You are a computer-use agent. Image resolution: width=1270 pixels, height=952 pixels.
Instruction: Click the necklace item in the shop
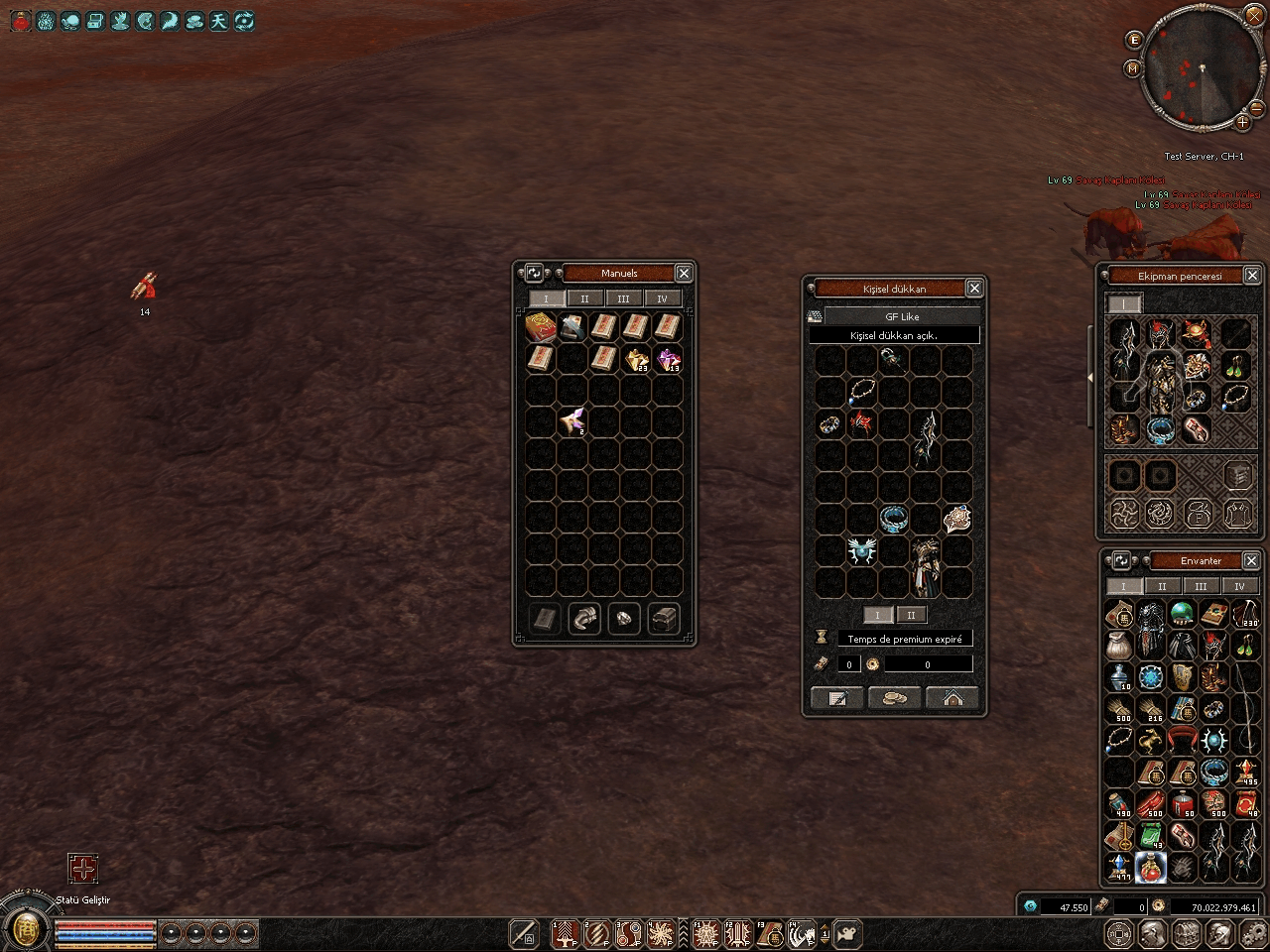tap(861, 391)
